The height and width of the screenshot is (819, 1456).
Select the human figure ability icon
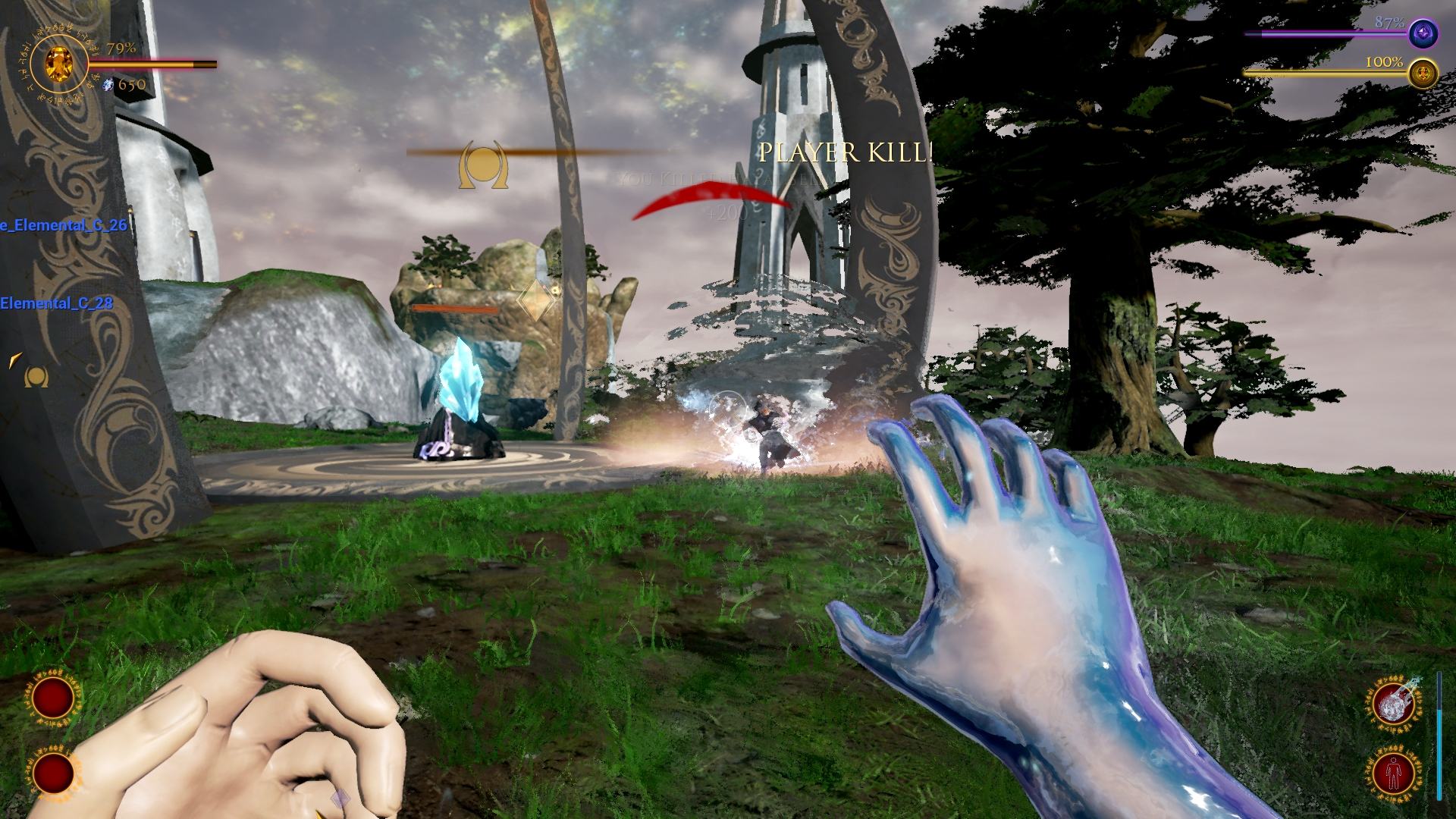pos(1395,774)
